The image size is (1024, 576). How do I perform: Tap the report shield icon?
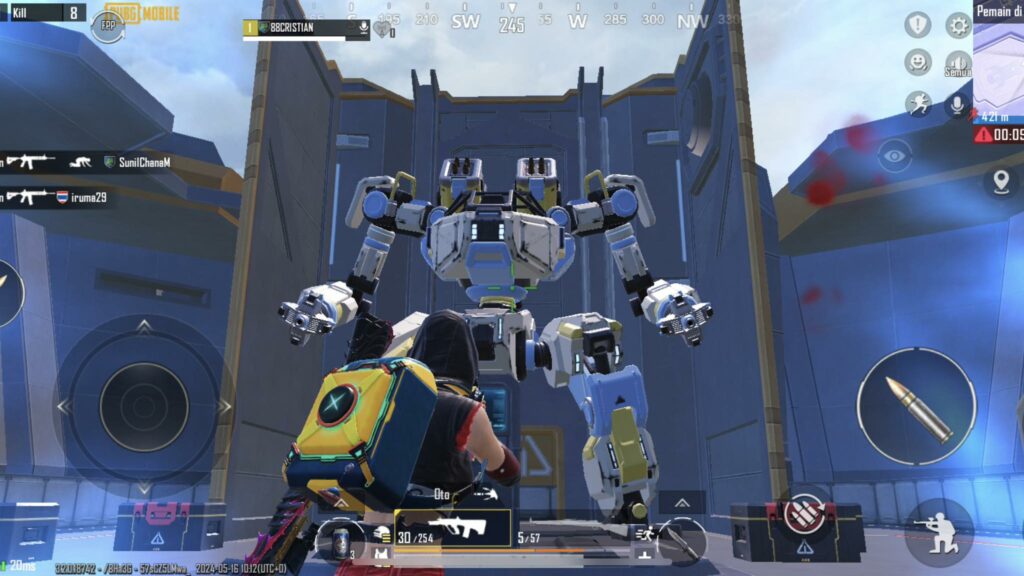[x=917, y=25]
